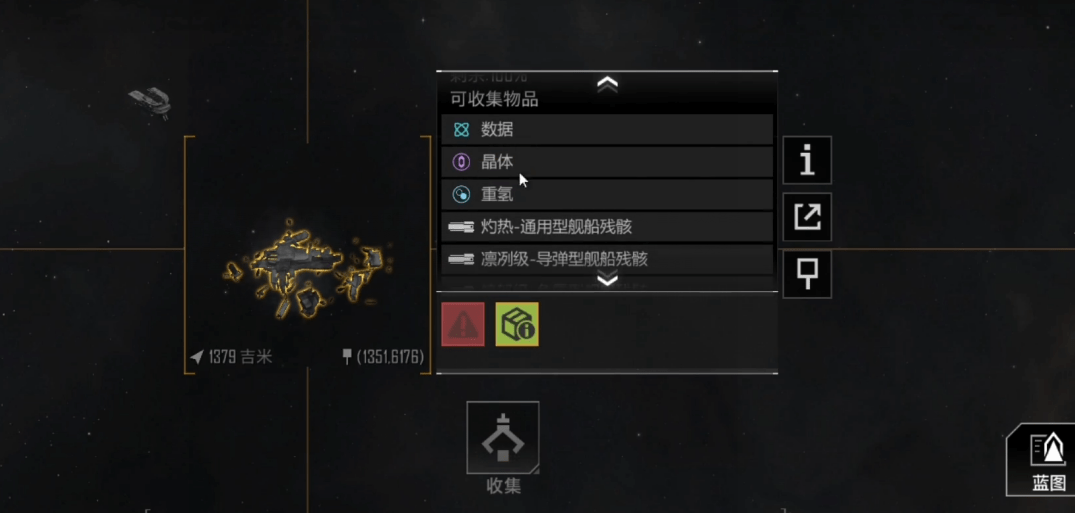The image size is (1075, 513).
Task: Select the 数据 collectible row
Action: (606, 129)
